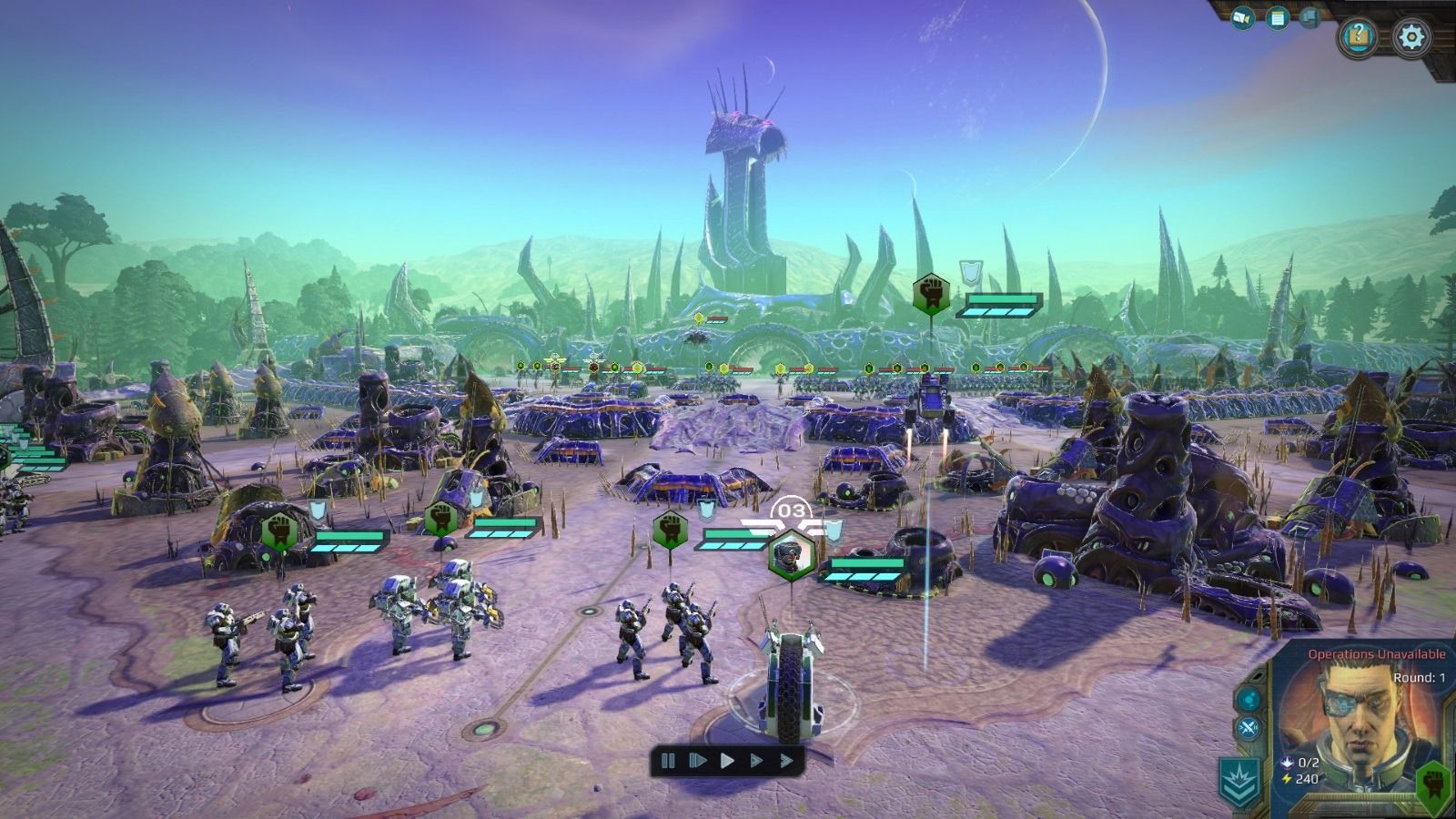Viewport: 1456px width, 819px height.
Task: Click the lightning bolt energy icon showing 240
Action: click(1287, 777)
